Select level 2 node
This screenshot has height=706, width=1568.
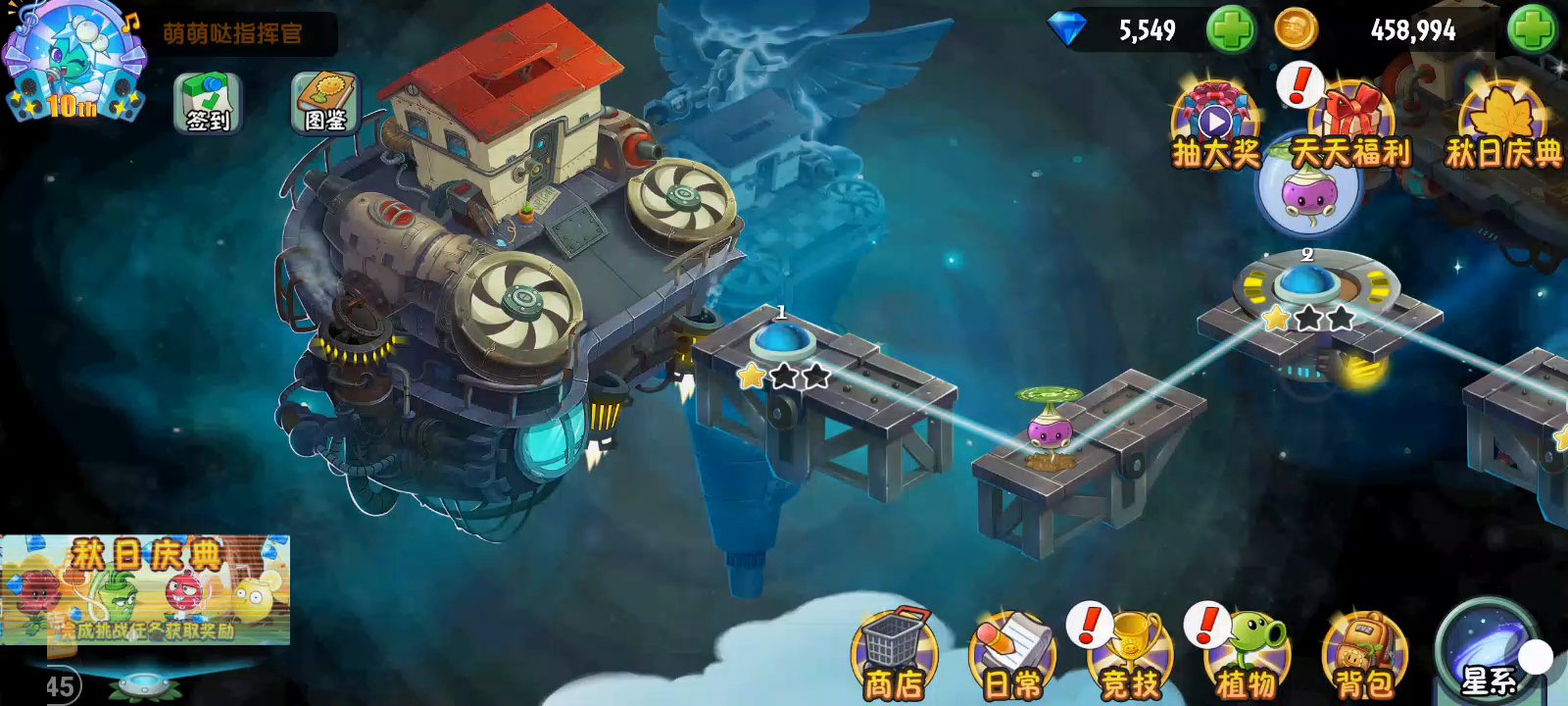(x=1304, y=284)
